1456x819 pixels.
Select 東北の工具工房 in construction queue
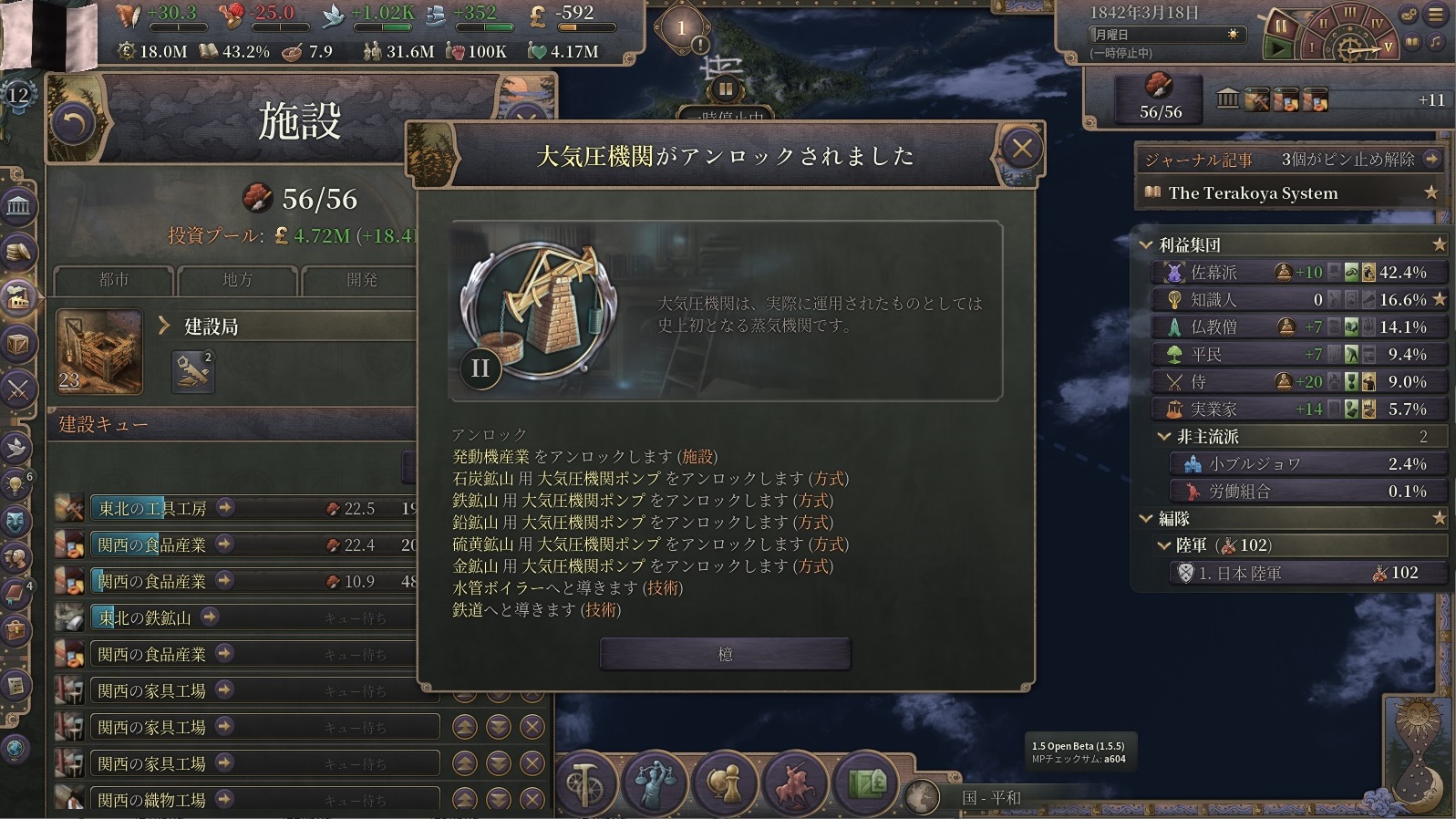pos(153,508)
